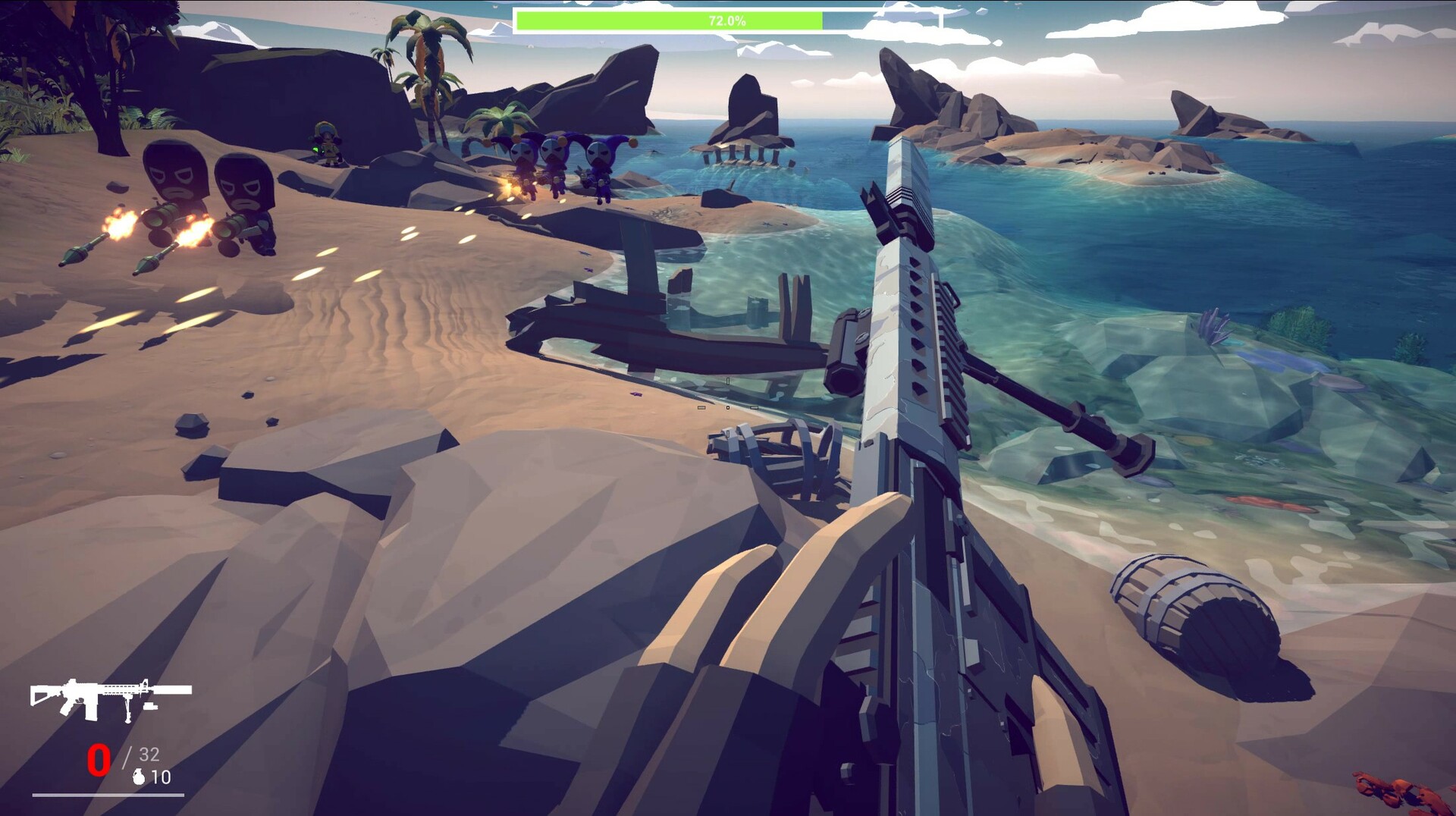Click the red ammo counter showing 0
The height and width of the screenshot is (816, 1456).
[x=99, y=758]
